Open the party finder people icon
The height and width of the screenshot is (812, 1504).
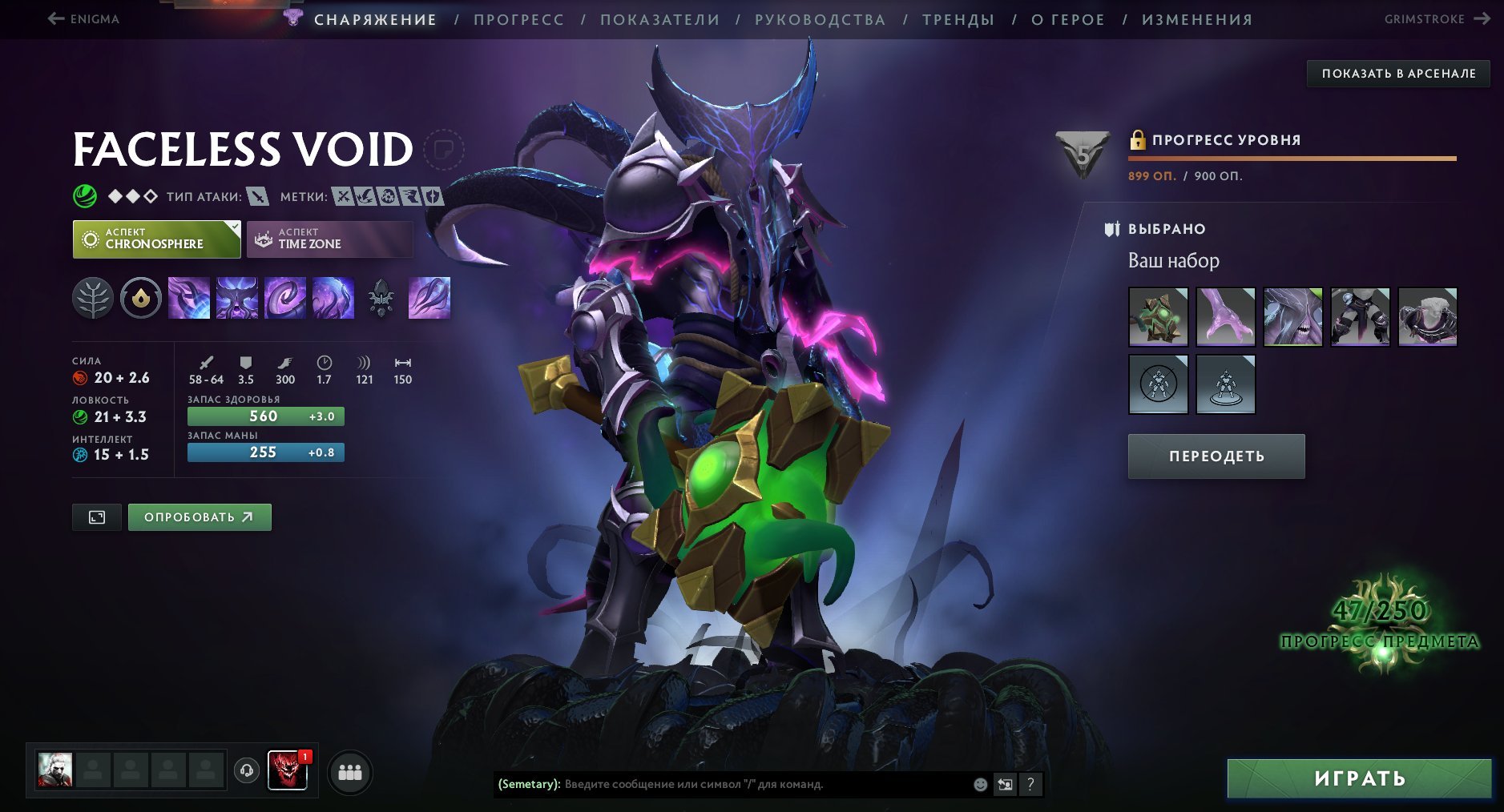(351, 774)
